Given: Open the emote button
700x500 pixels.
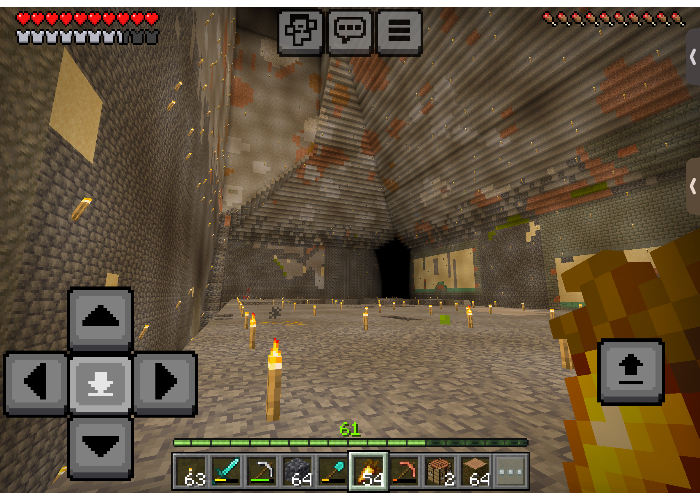Looking at the screenshot, I should pos(300,31).
